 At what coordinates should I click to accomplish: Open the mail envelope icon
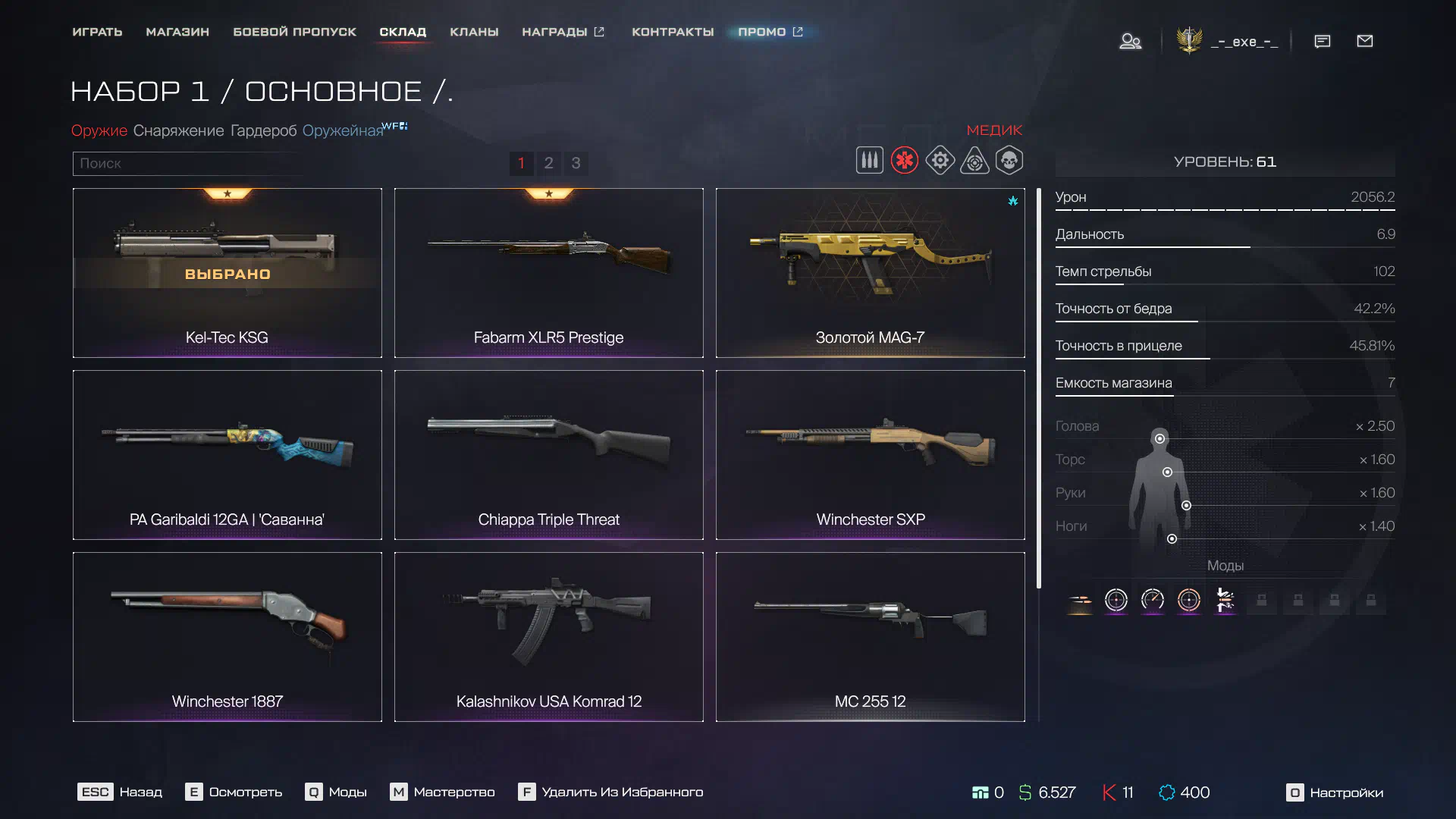1364,41
